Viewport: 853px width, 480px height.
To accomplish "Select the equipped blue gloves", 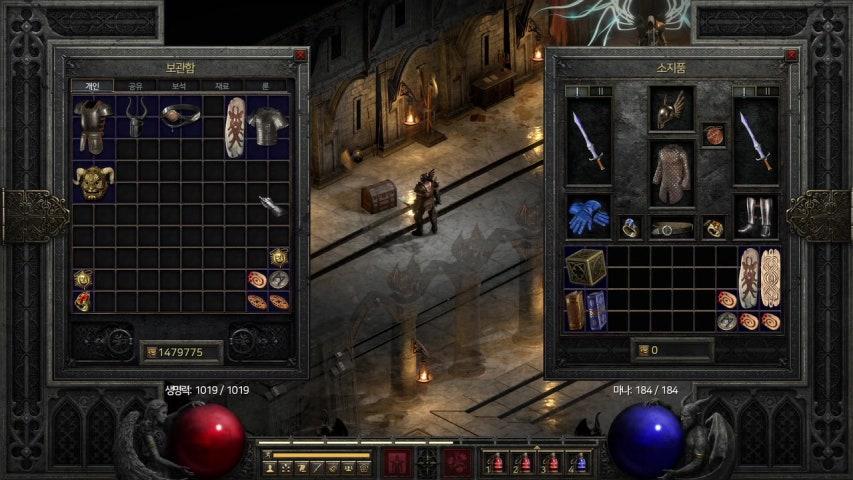I will [x=588, y=215].
